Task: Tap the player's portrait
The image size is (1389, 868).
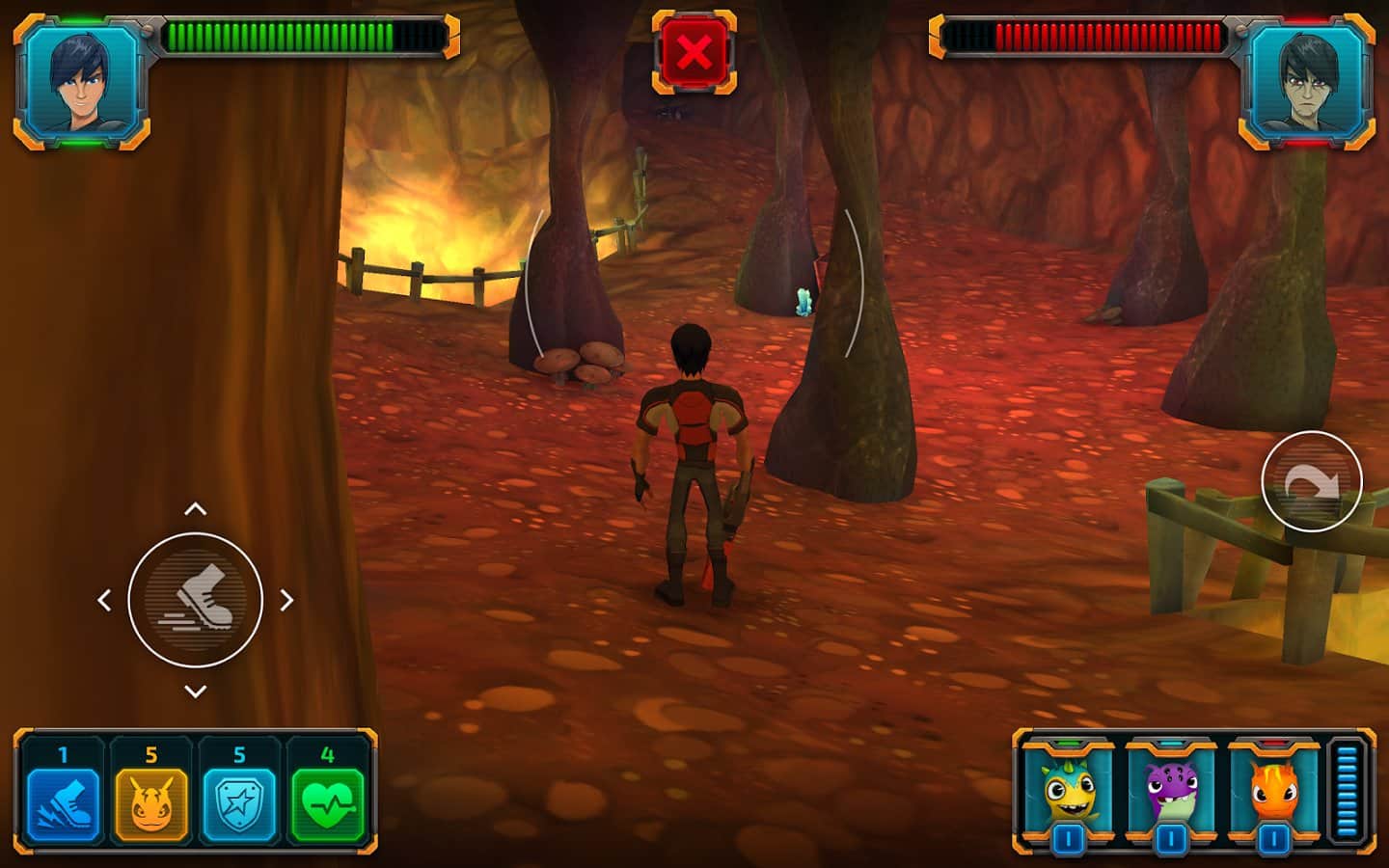Action: [x=82, y=82]
